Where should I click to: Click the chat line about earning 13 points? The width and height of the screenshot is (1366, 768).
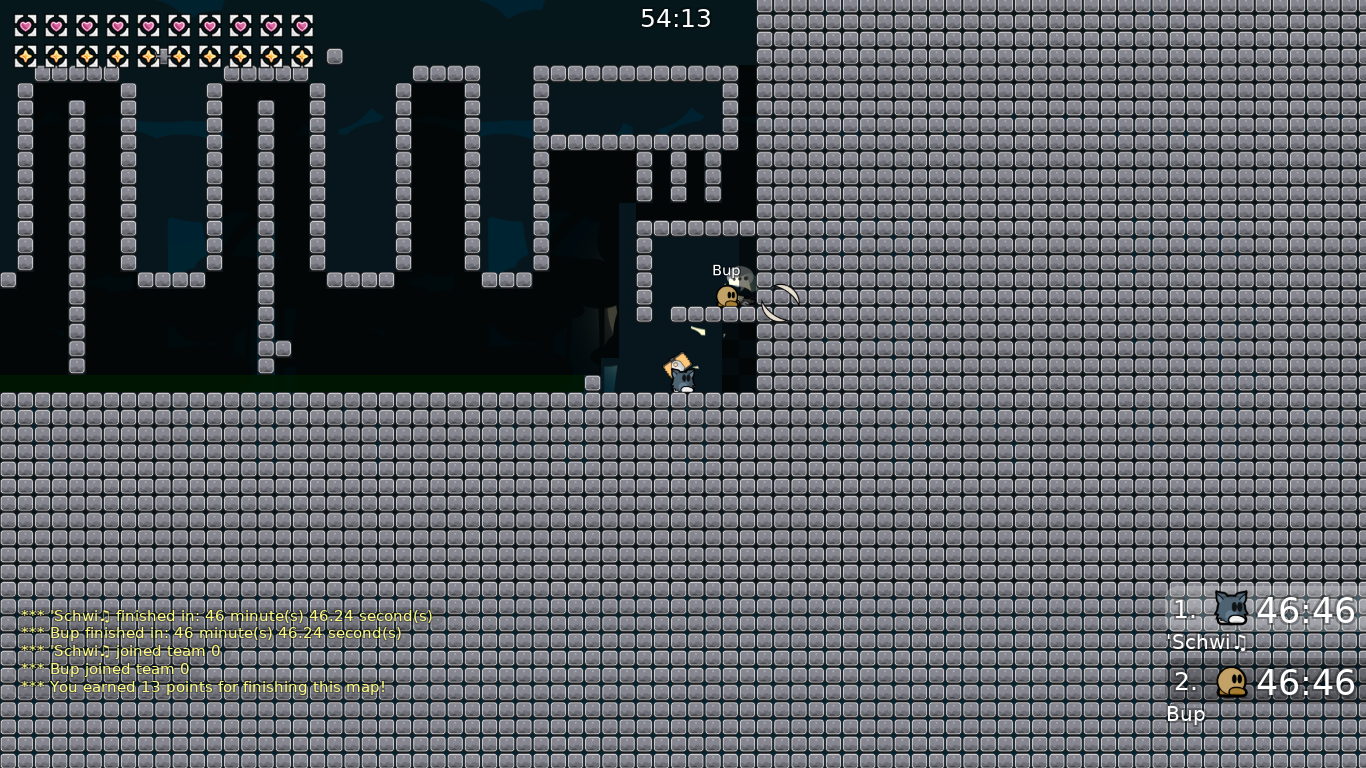(203, 687)
